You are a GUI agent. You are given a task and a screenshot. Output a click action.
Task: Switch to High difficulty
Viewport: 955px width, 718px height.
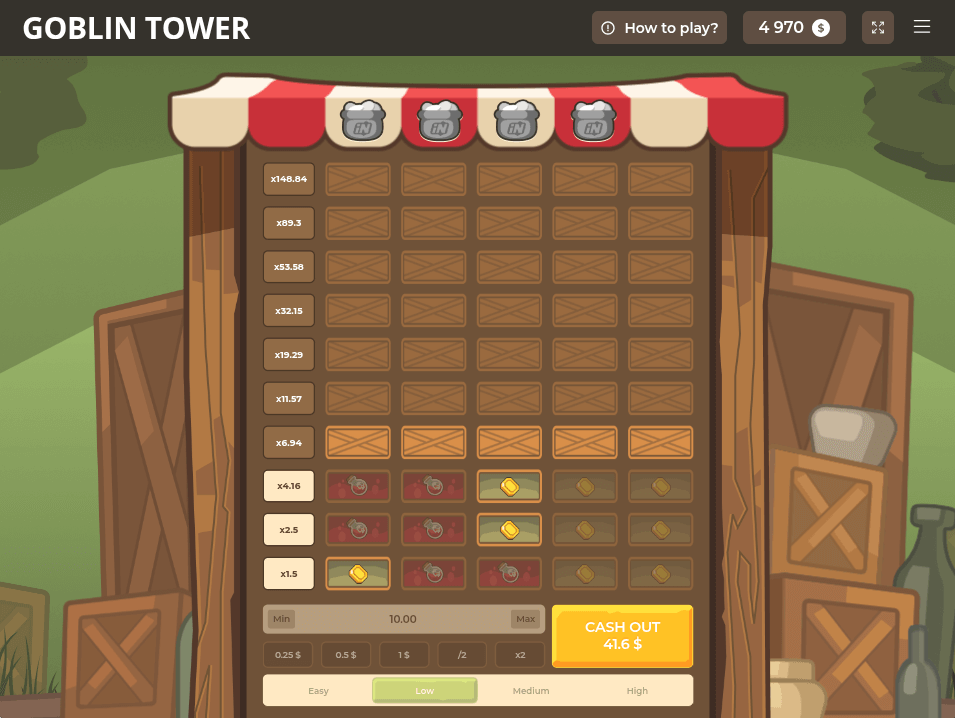(637, 691)
